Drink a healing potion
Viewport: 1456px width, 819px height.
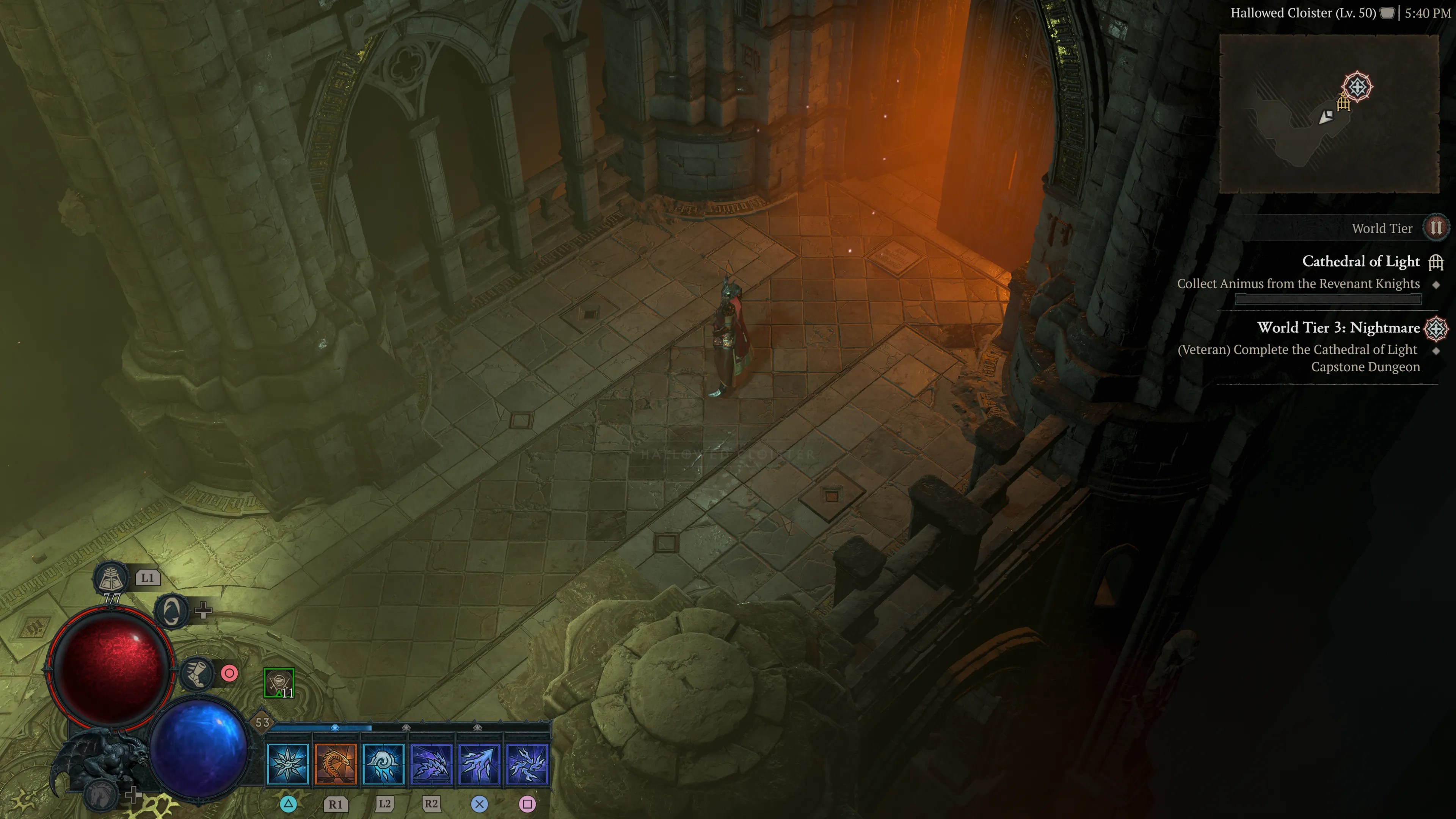tap(111, 578)
